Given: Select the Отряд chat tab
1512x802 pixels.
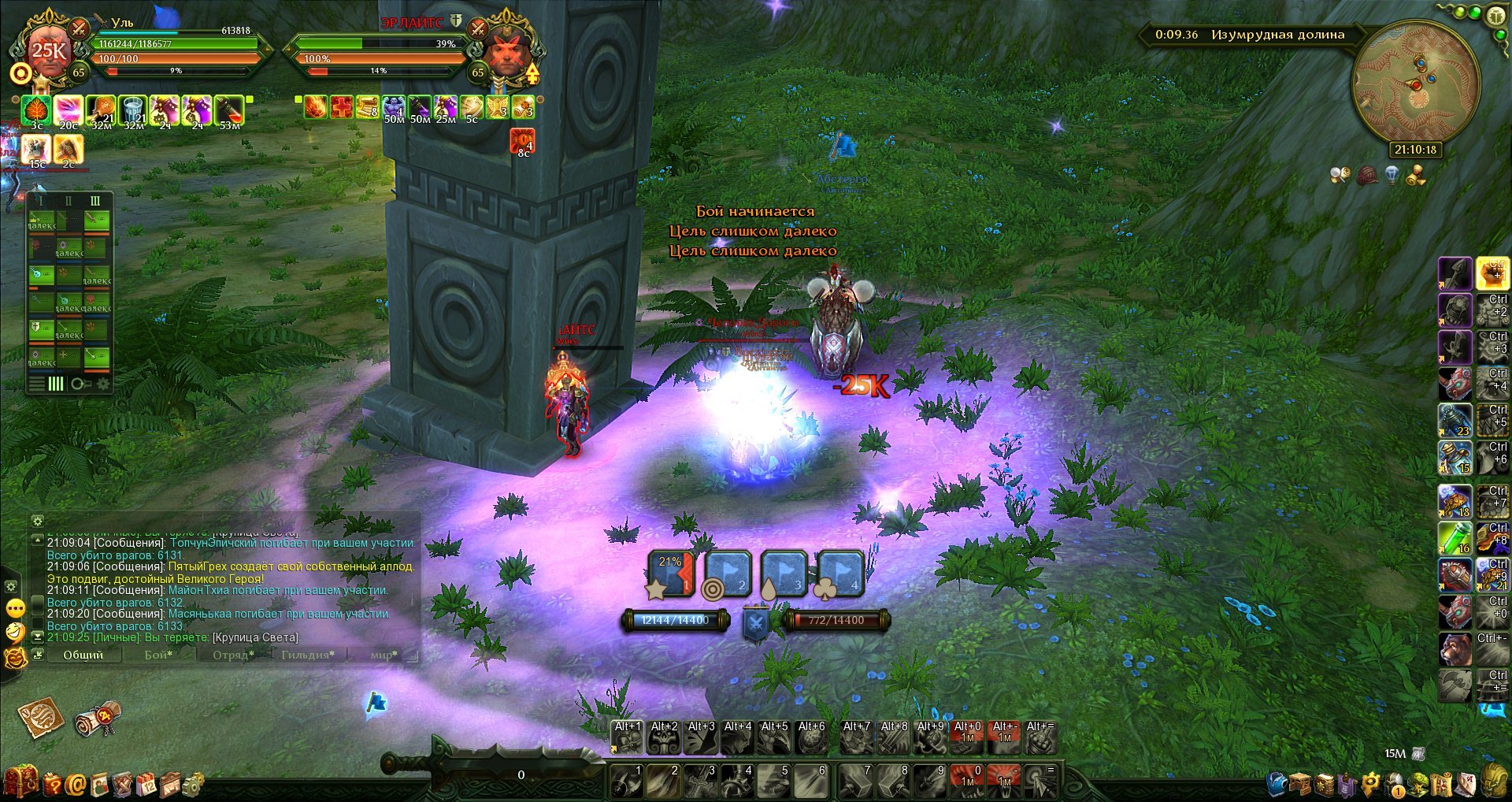Looking at the screenshot, I should [x=233, y=655].
